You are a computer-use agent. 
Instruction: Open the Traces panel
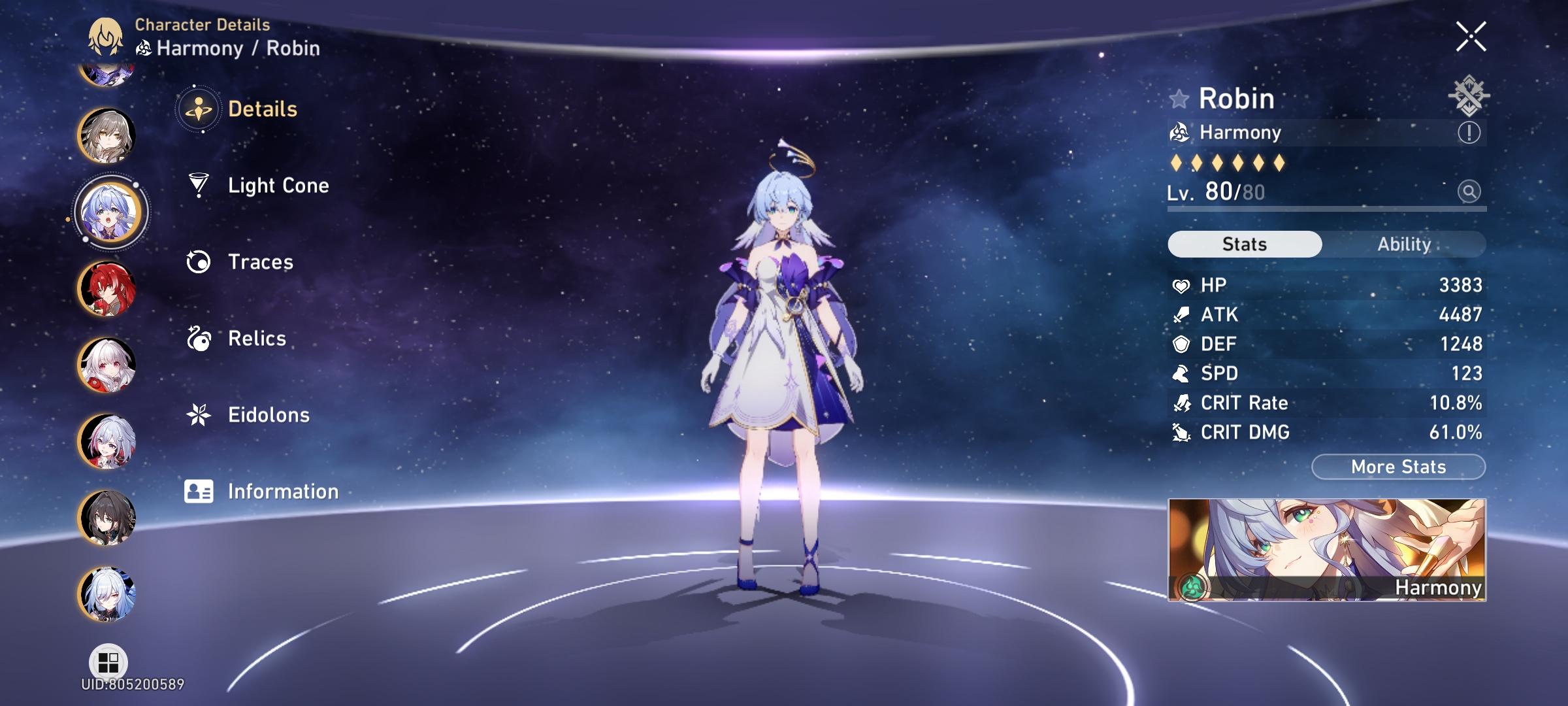(260, 261)
